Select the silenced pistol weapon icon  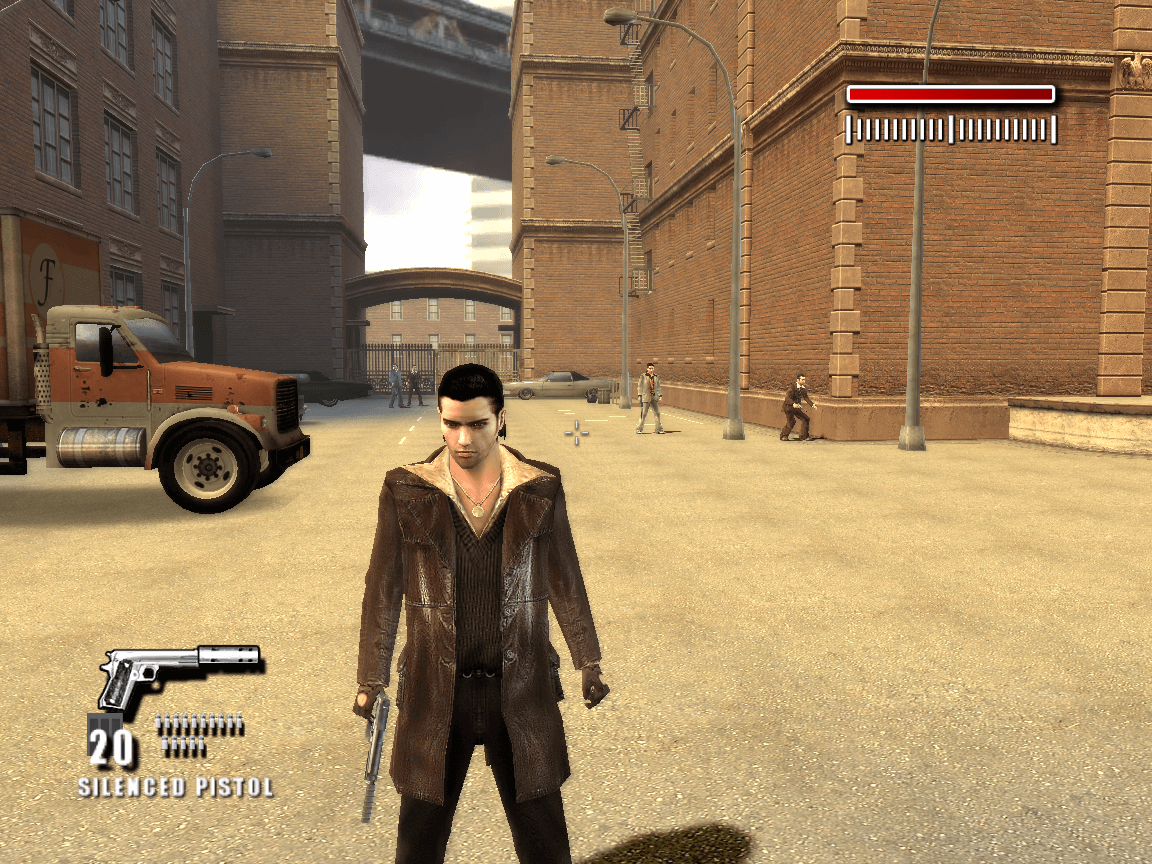tap(176, 672)
